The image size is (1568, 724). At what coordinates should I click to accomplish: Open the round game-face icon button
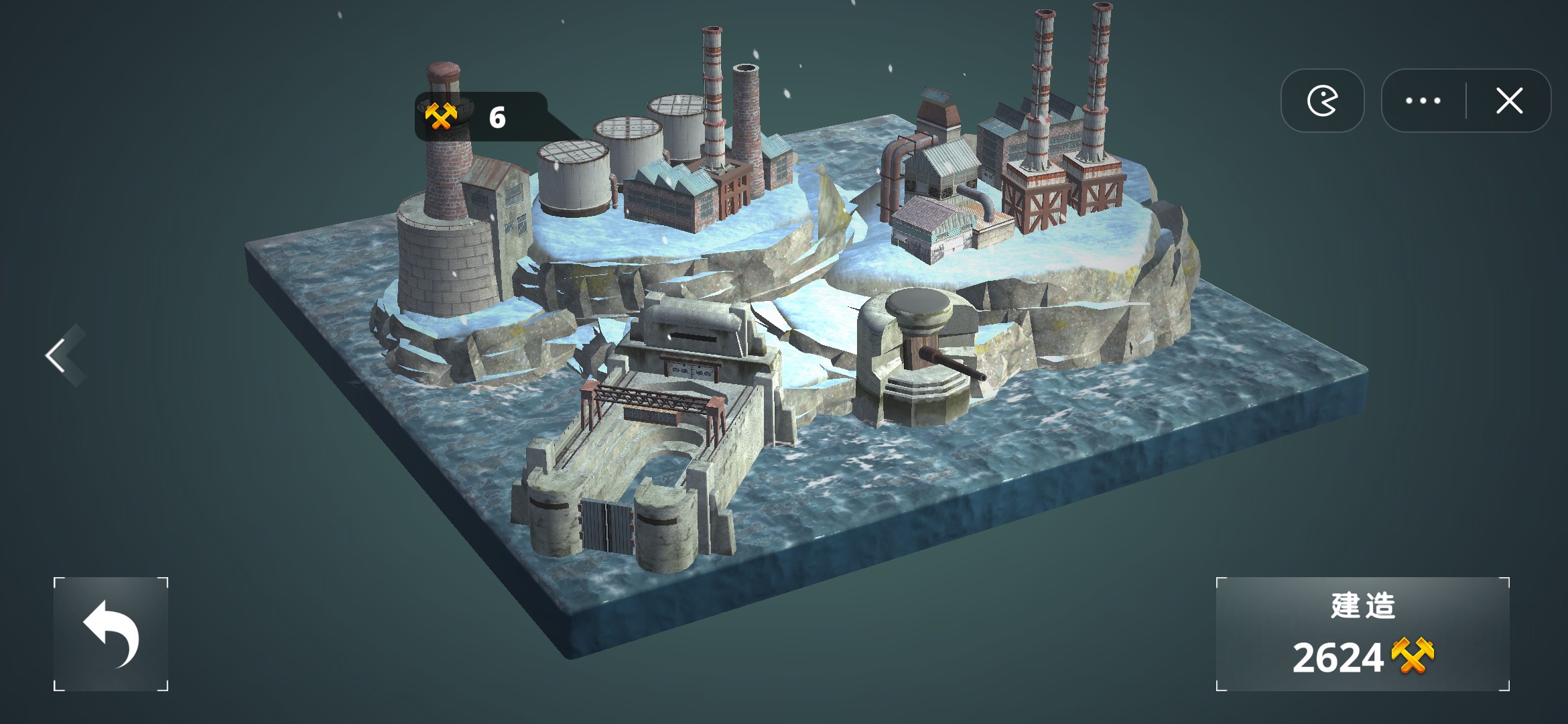tap(1322, 101)
